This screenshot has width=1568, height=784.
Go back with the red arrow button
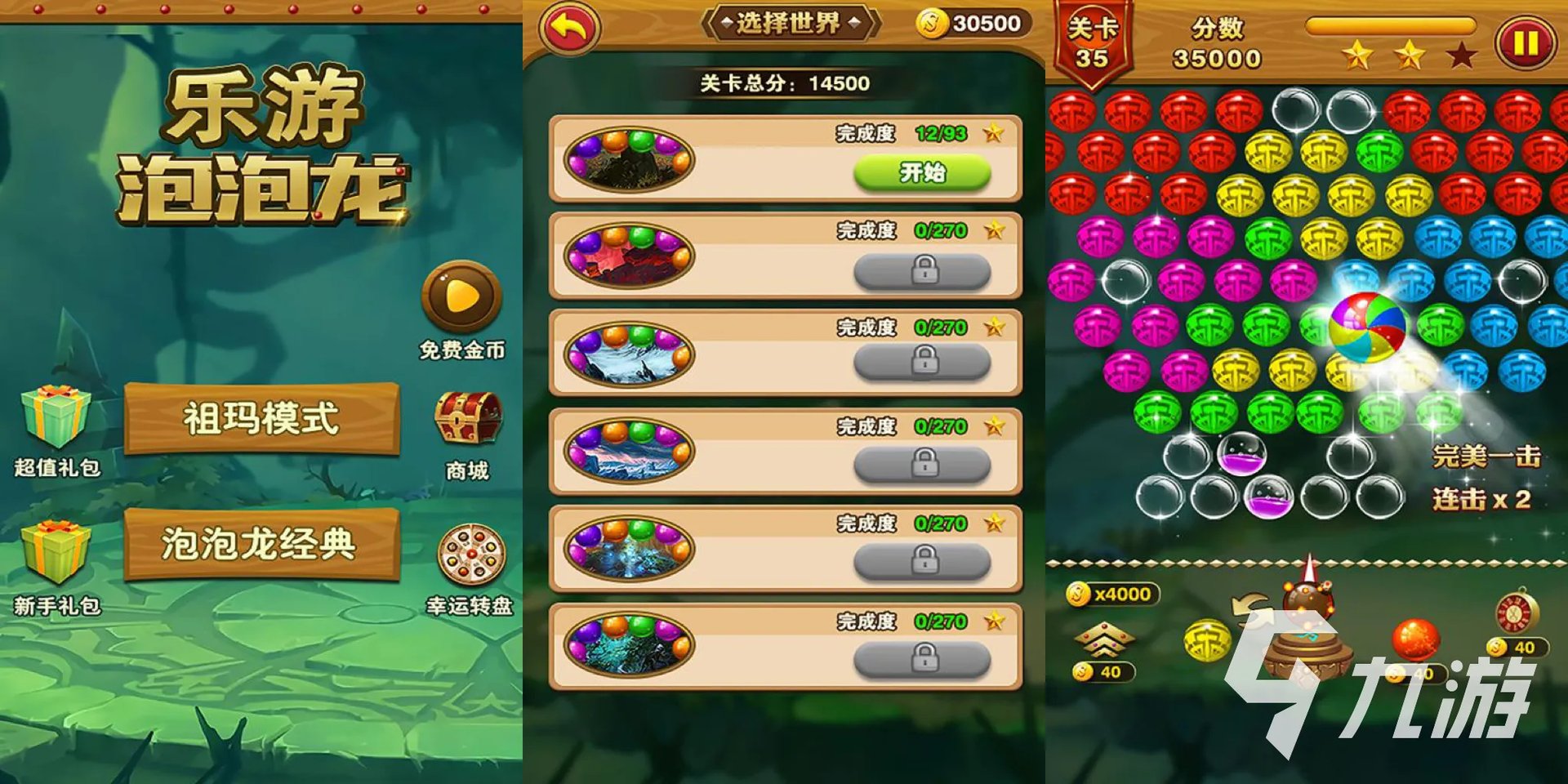click(x=569, y=29)
